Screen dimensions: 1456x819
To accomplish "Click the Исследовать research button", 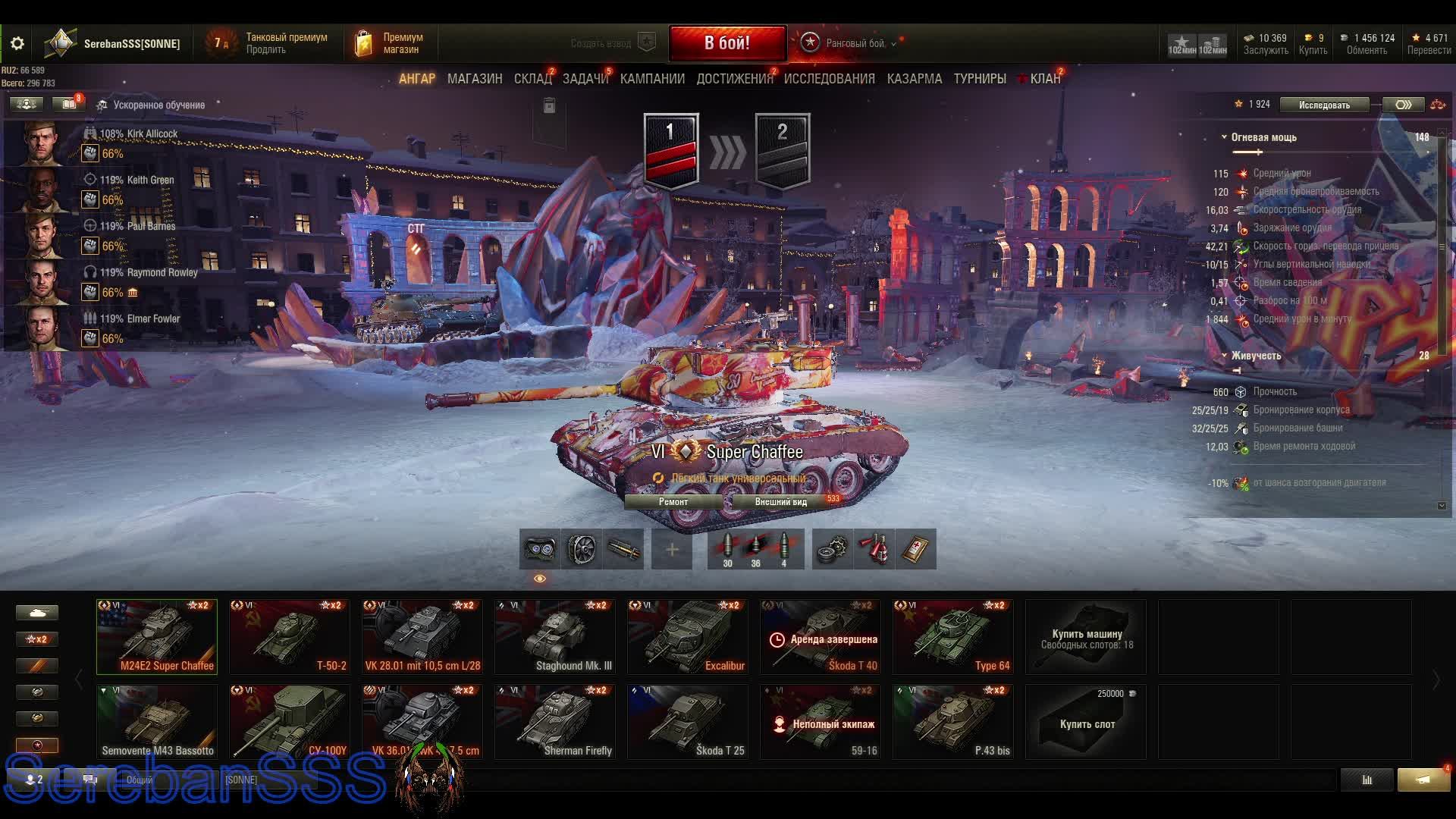I will 1324,105.
